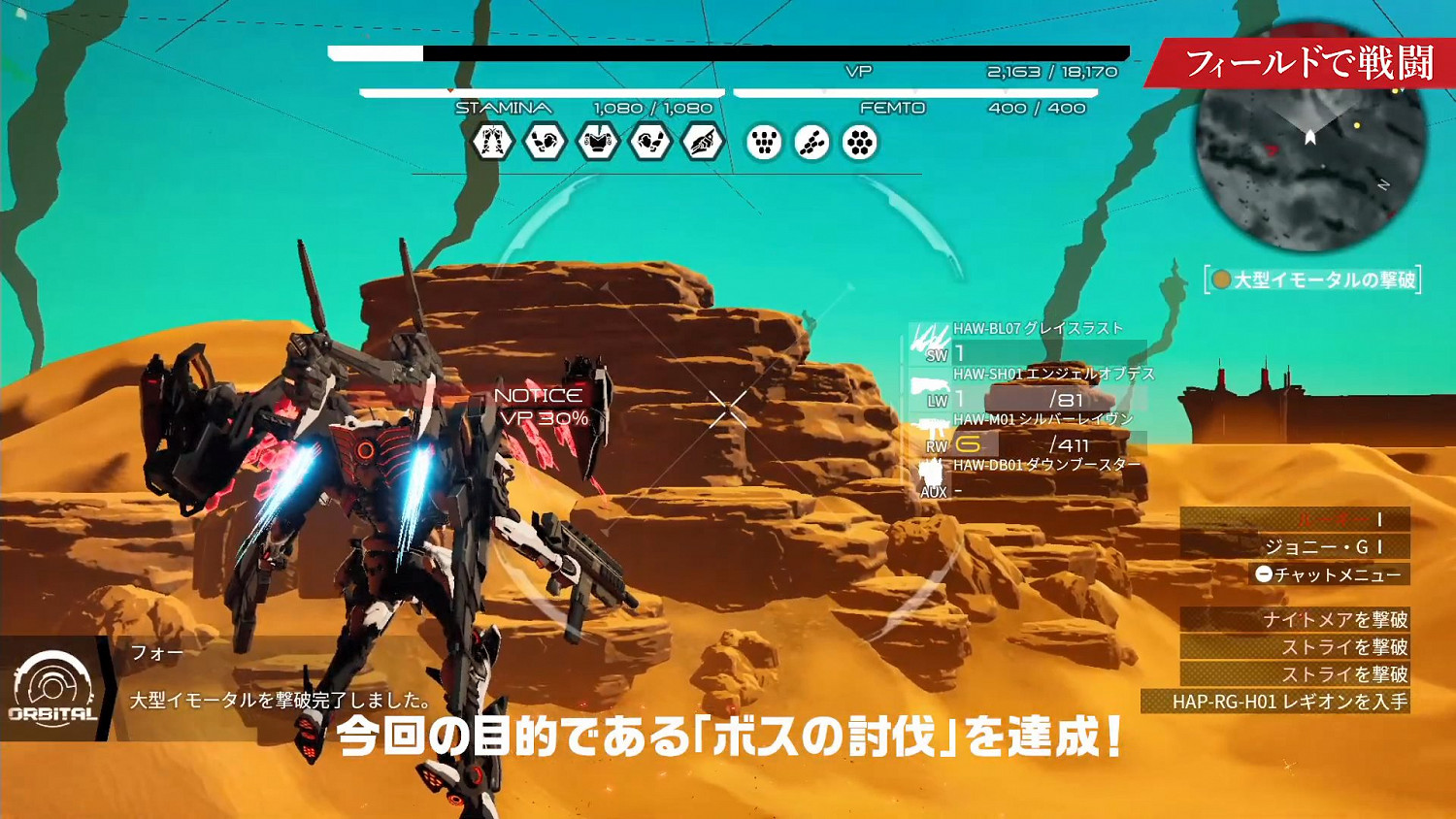Click the middle circular consumable icon
This screenshot has width=1456, height=819.
point(811,142)
